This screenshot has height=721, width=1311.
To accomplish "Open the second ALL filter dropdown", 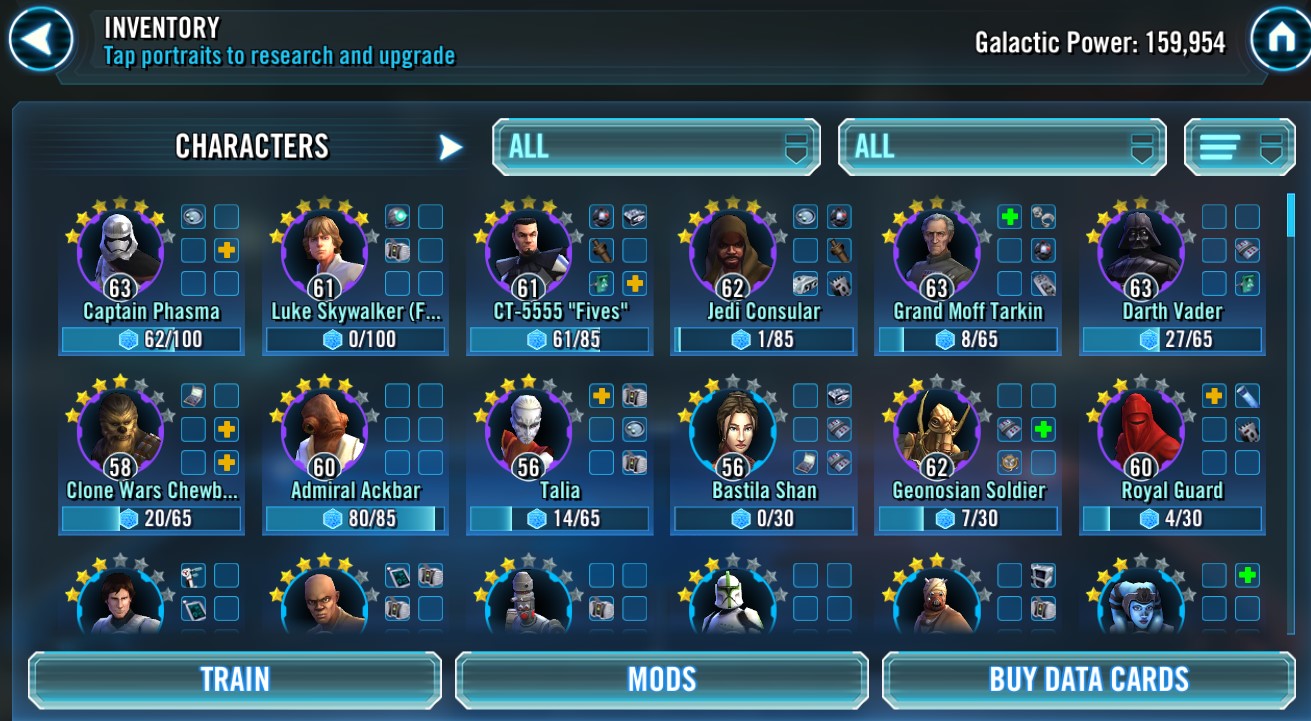I will pyautogui.click(x=1001, y=146).
